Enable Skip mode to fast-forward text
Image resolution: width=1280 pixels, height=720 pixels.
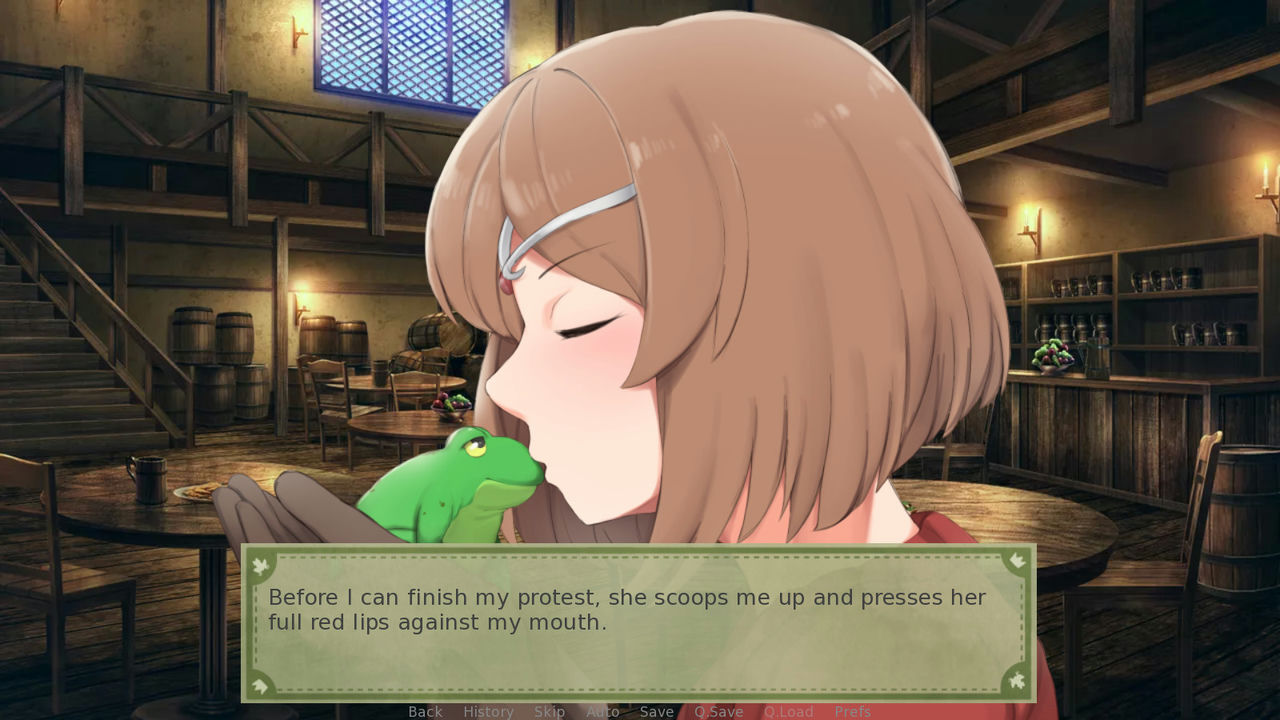click(550, 711)
